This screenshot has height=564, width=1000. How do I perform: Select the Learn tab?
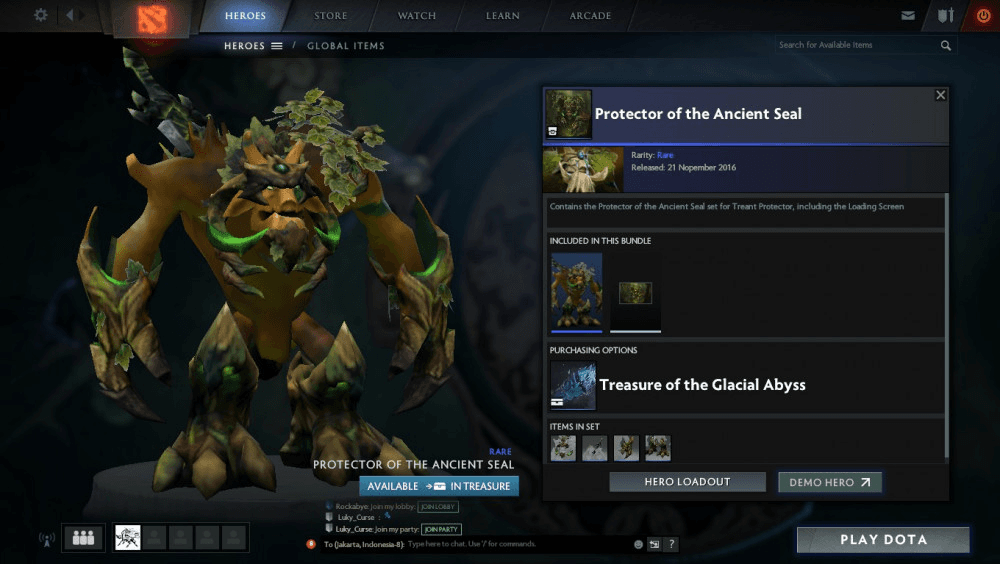pos(503,16)
